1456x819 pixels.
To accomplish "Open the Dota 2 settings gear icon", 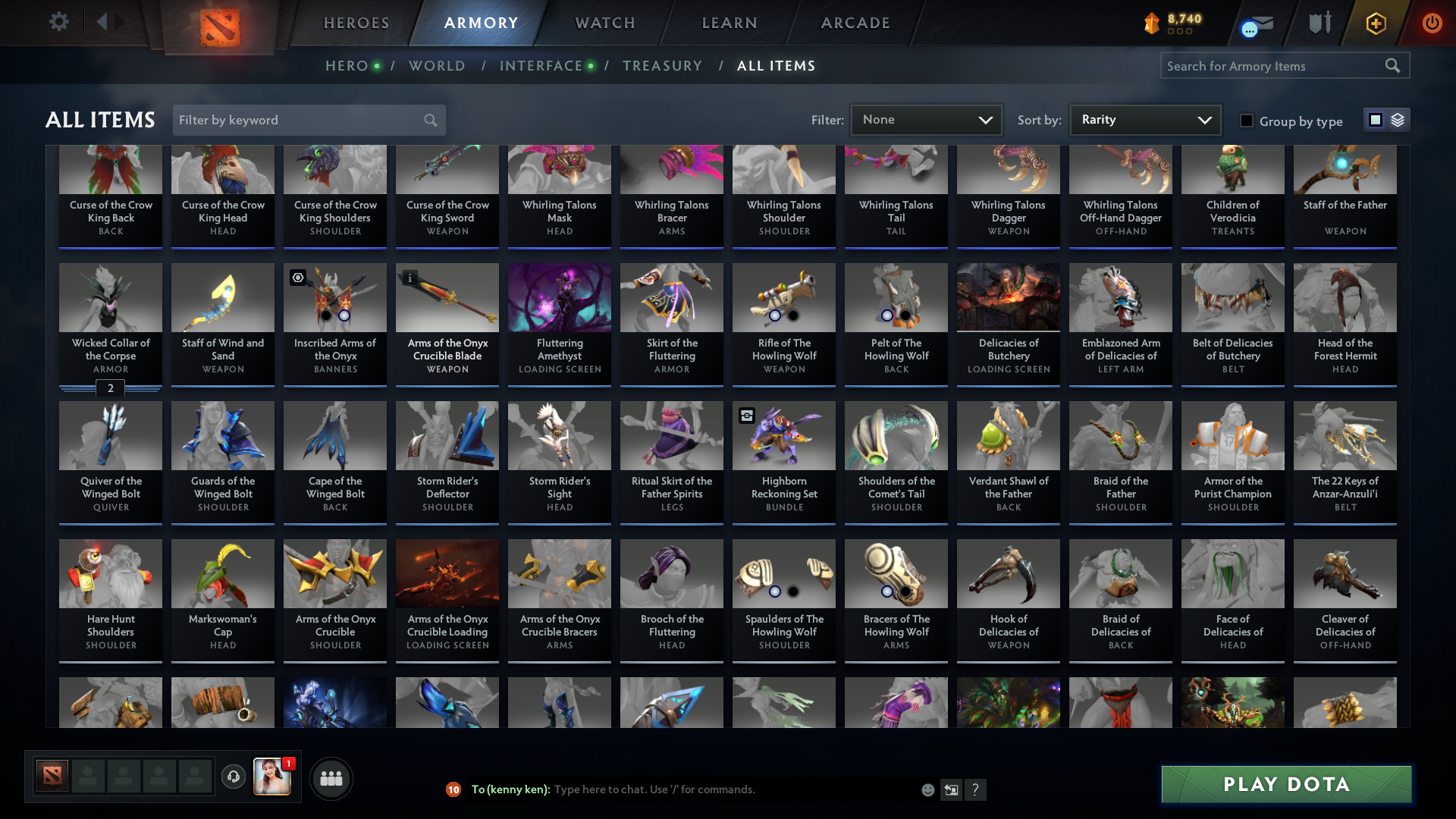I will [59, 22].
